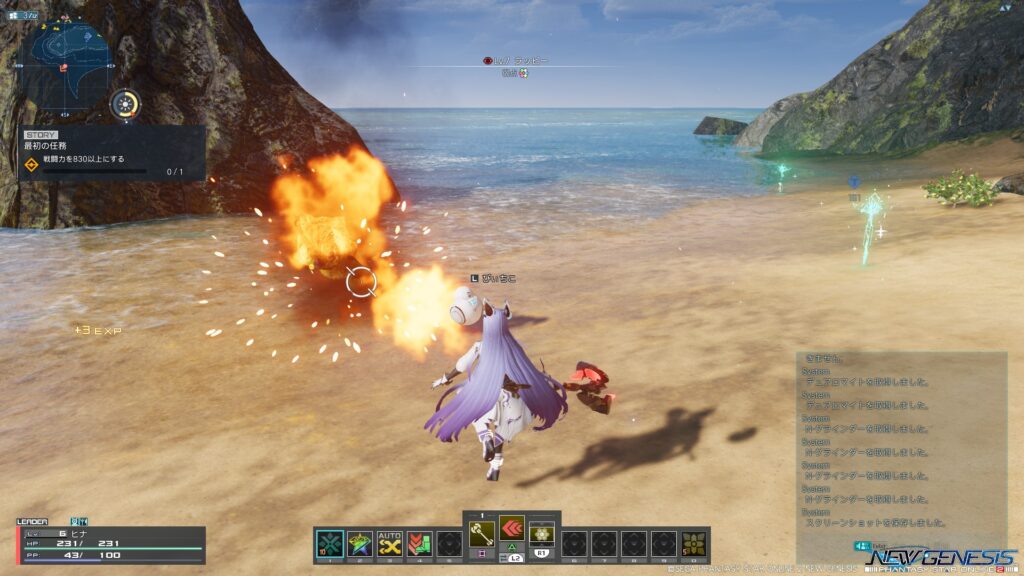Use the yellow flower item at hotbar end

coord(693,544)
